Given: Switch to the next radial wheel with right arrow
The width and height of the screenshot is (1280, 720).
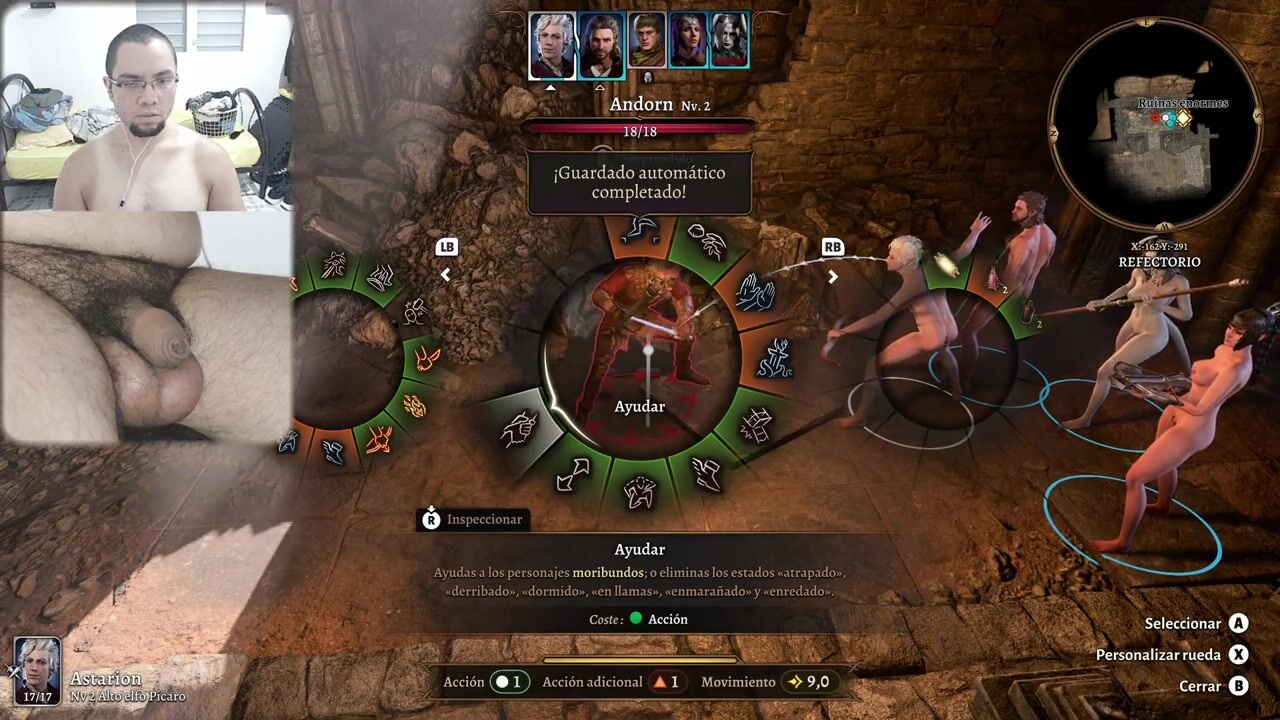Looking at the screenshot, I should (832, 277).
